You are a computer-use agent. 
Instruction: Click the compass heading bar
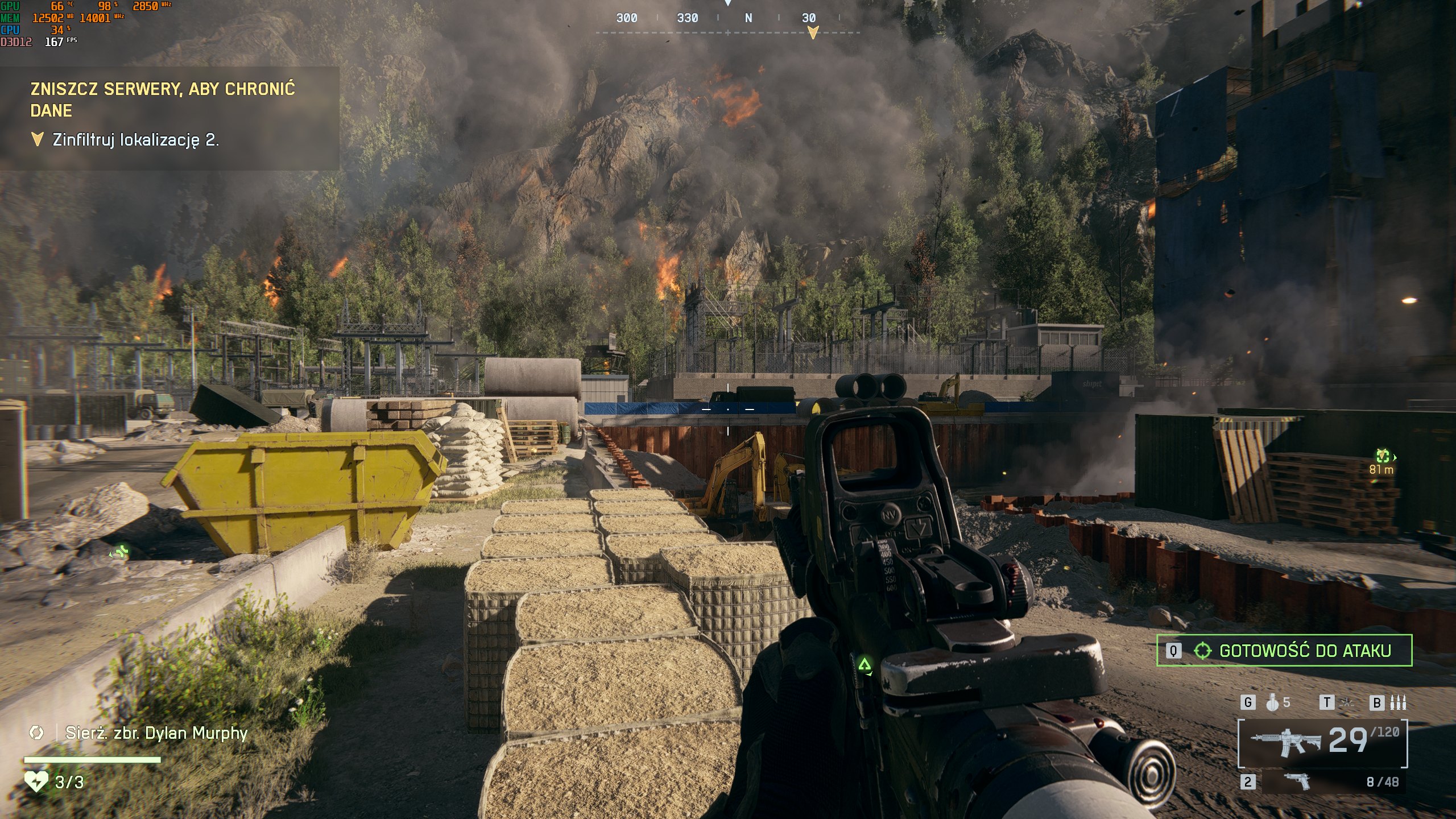click(x=727, y=19)
